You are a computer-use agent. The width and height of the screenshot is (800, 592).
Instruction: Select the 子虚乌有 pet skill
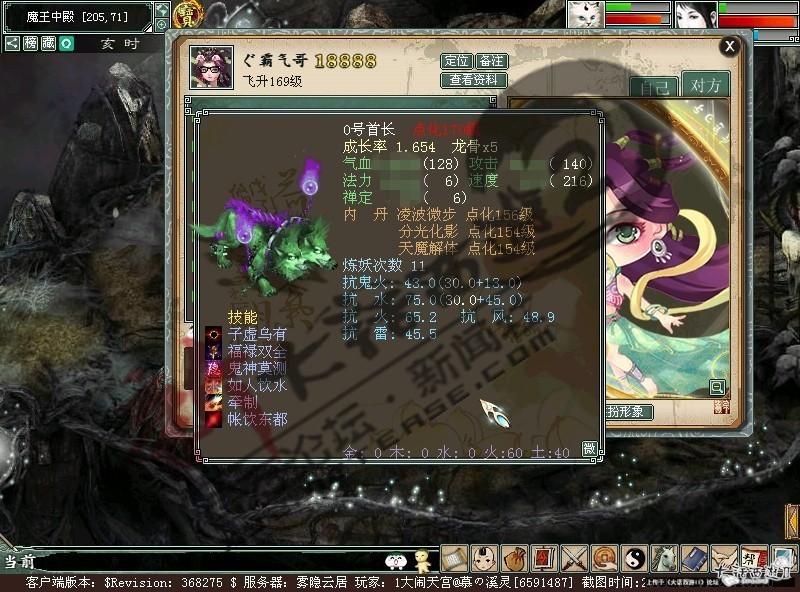(x=256, y=334)
